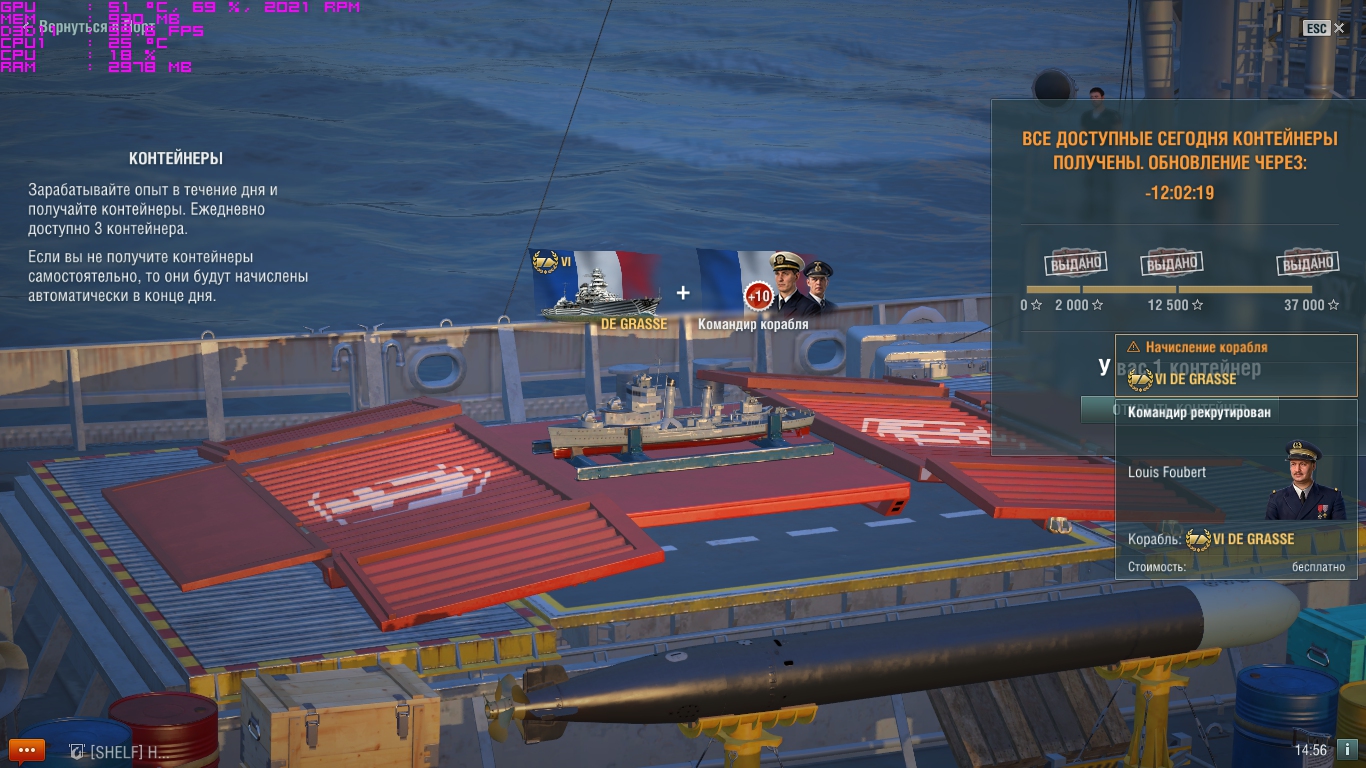Open the [SHELF] clan chat channel

click(x=120, y=751)
